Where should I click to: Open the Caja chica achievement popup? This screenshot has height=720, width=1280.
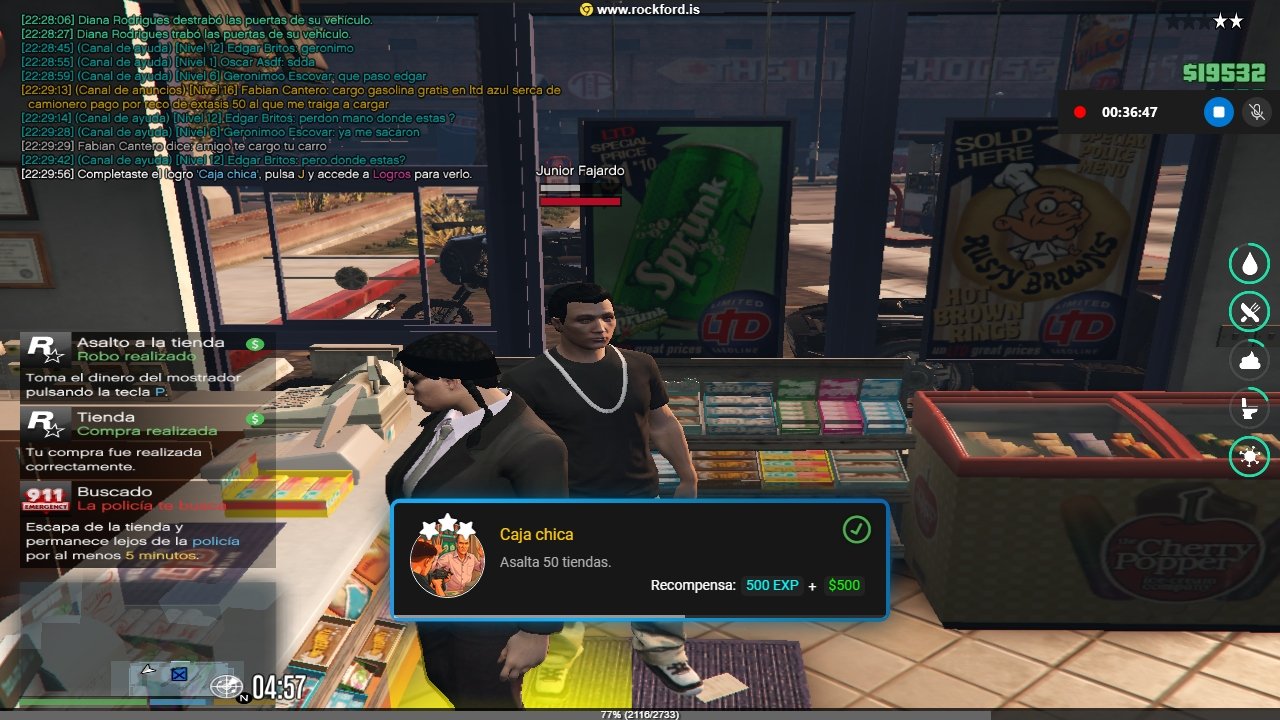640,559
